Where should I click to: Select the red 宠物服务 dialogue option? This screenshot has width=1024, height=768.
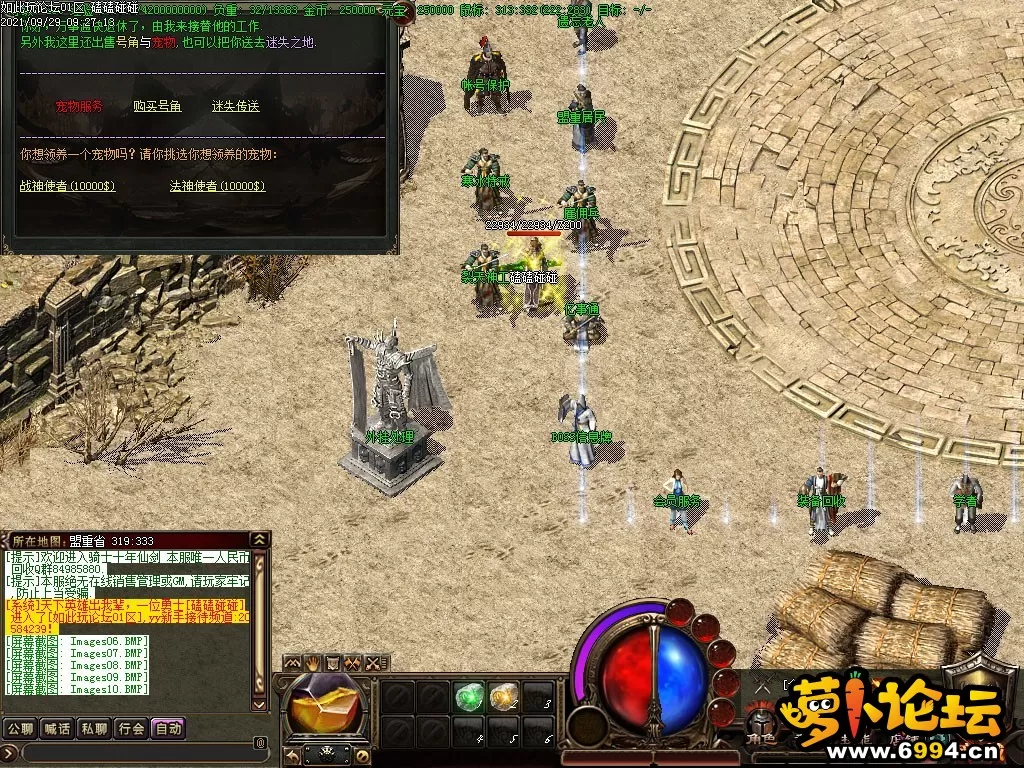[x=79, y=106]
